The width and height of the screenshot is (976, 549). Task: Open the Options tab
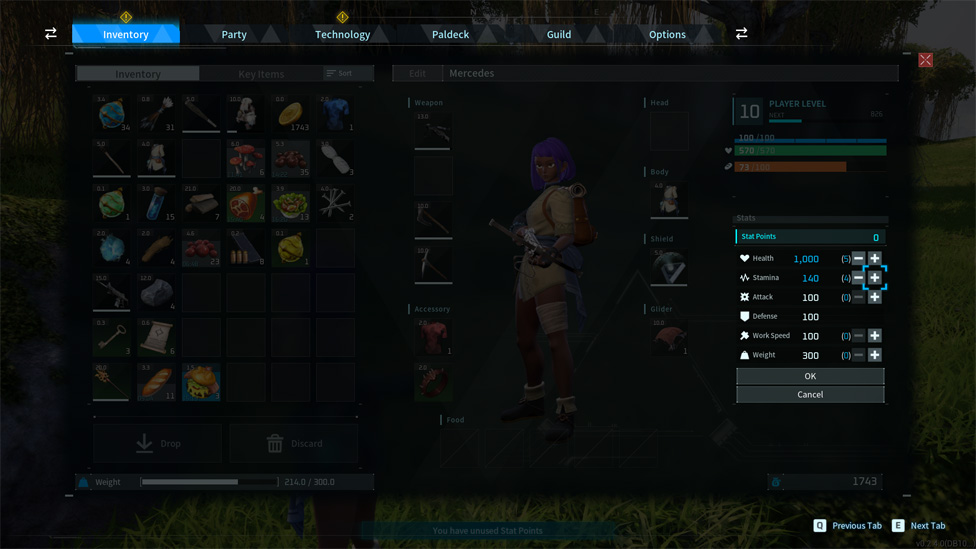[667, 34]
